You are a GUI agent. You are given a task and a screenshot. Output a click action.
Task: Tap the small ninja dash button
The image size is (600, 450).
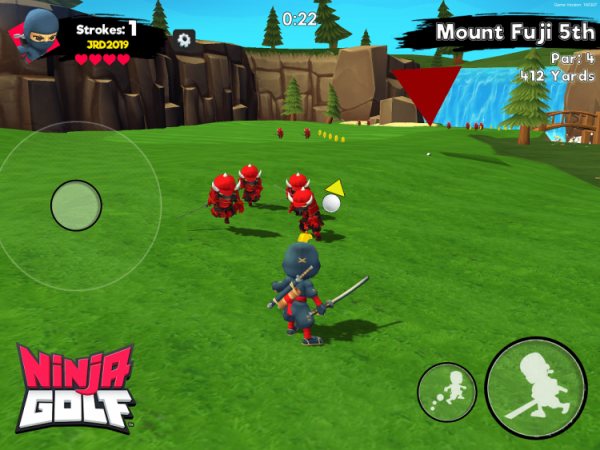pyautogui.click(x=447, y=392)
